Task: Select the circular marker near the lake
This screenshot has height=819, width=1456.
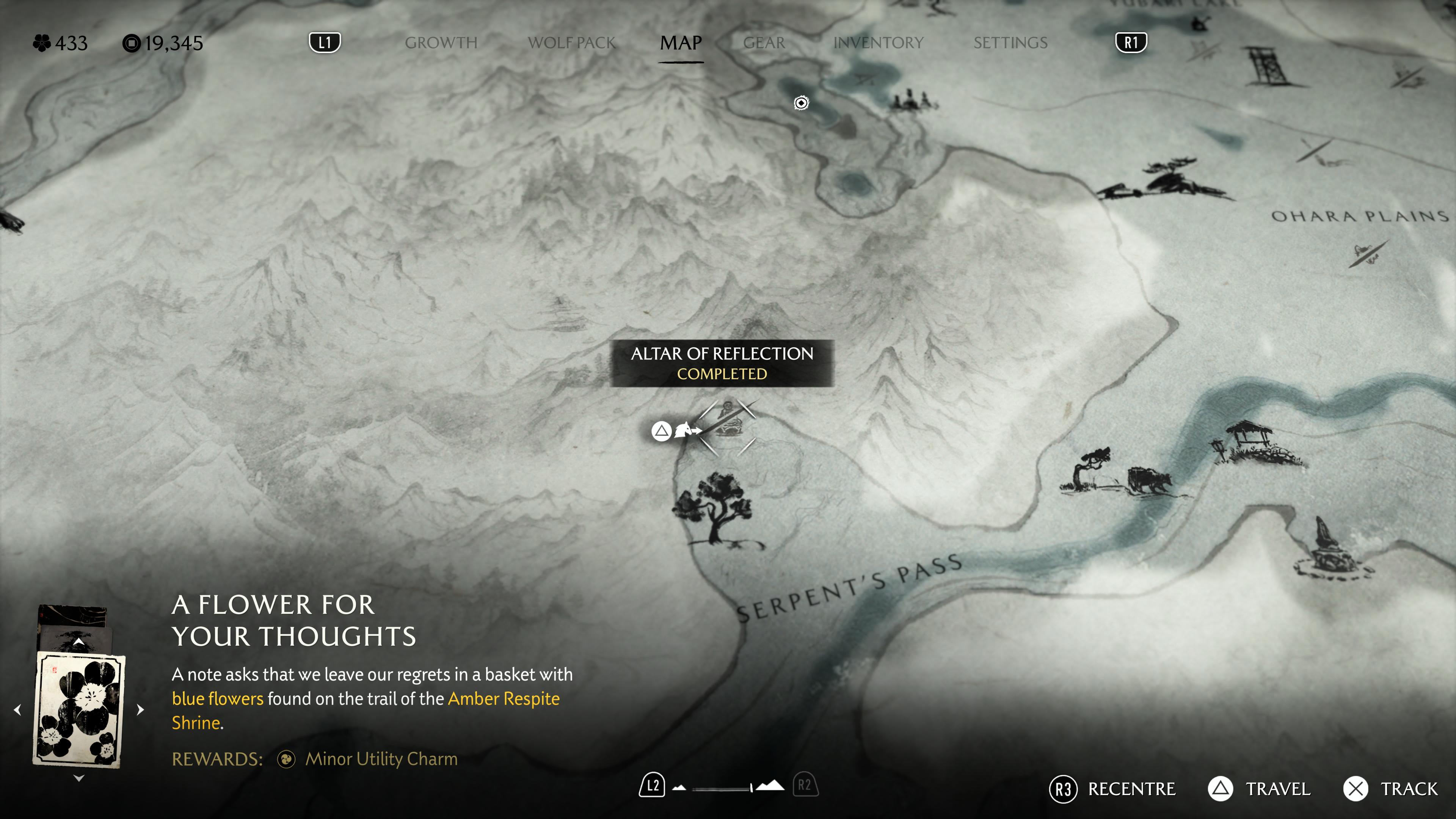Action: coord(801,103)
